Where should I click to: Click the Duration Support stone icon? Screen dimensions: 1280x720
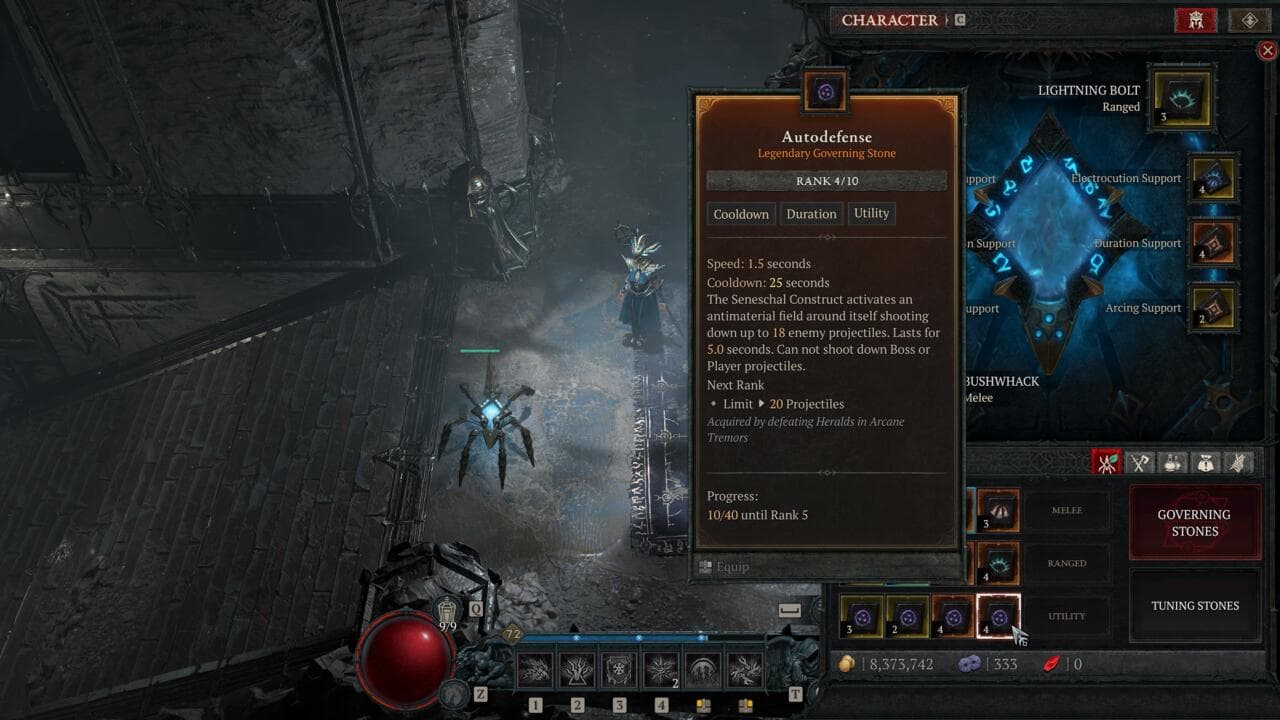(x=1213, y=244)
